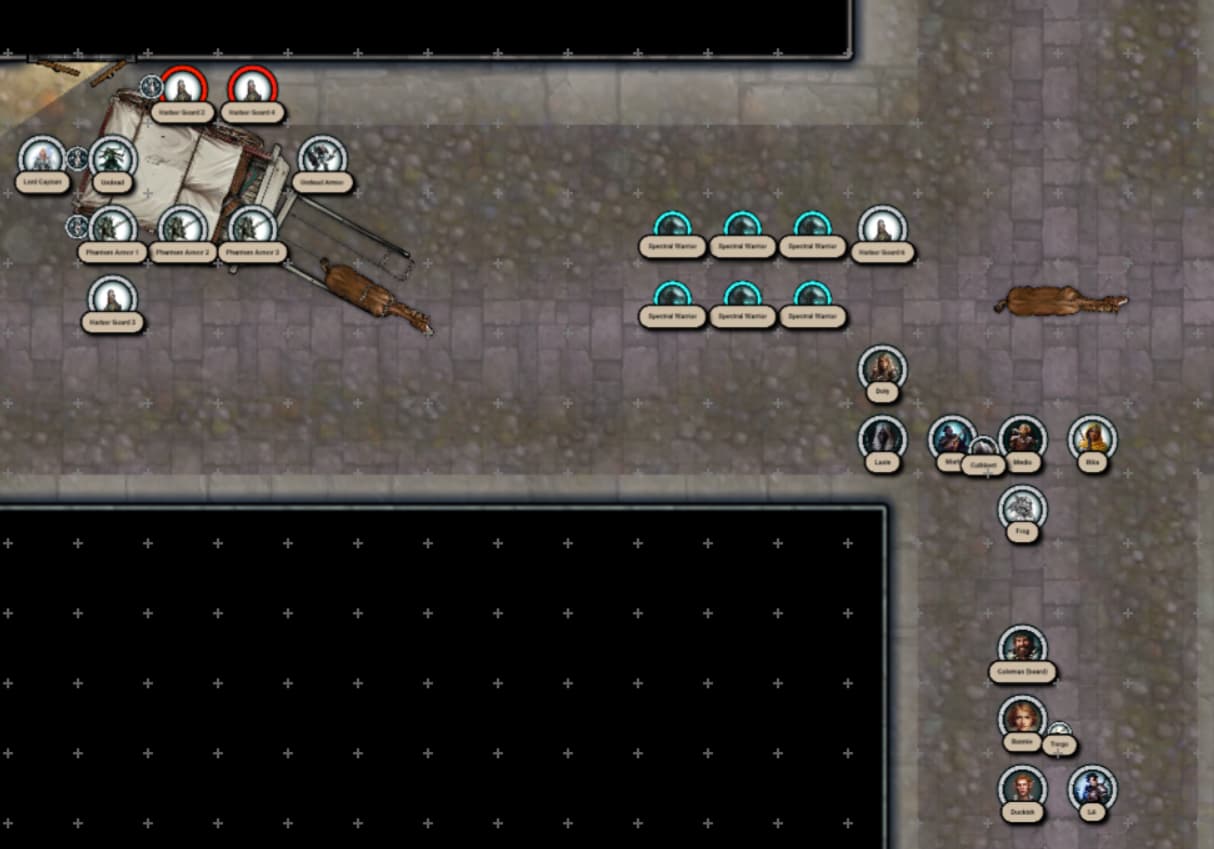Select the Harbor Guard 2 token

pos(183,88)
